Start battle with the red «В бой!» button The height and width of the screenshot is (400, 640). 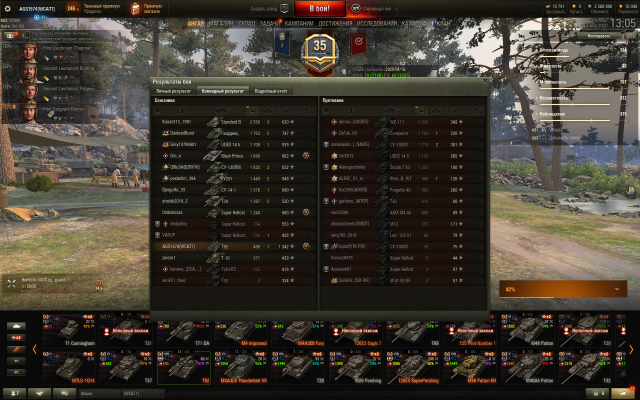320,8
